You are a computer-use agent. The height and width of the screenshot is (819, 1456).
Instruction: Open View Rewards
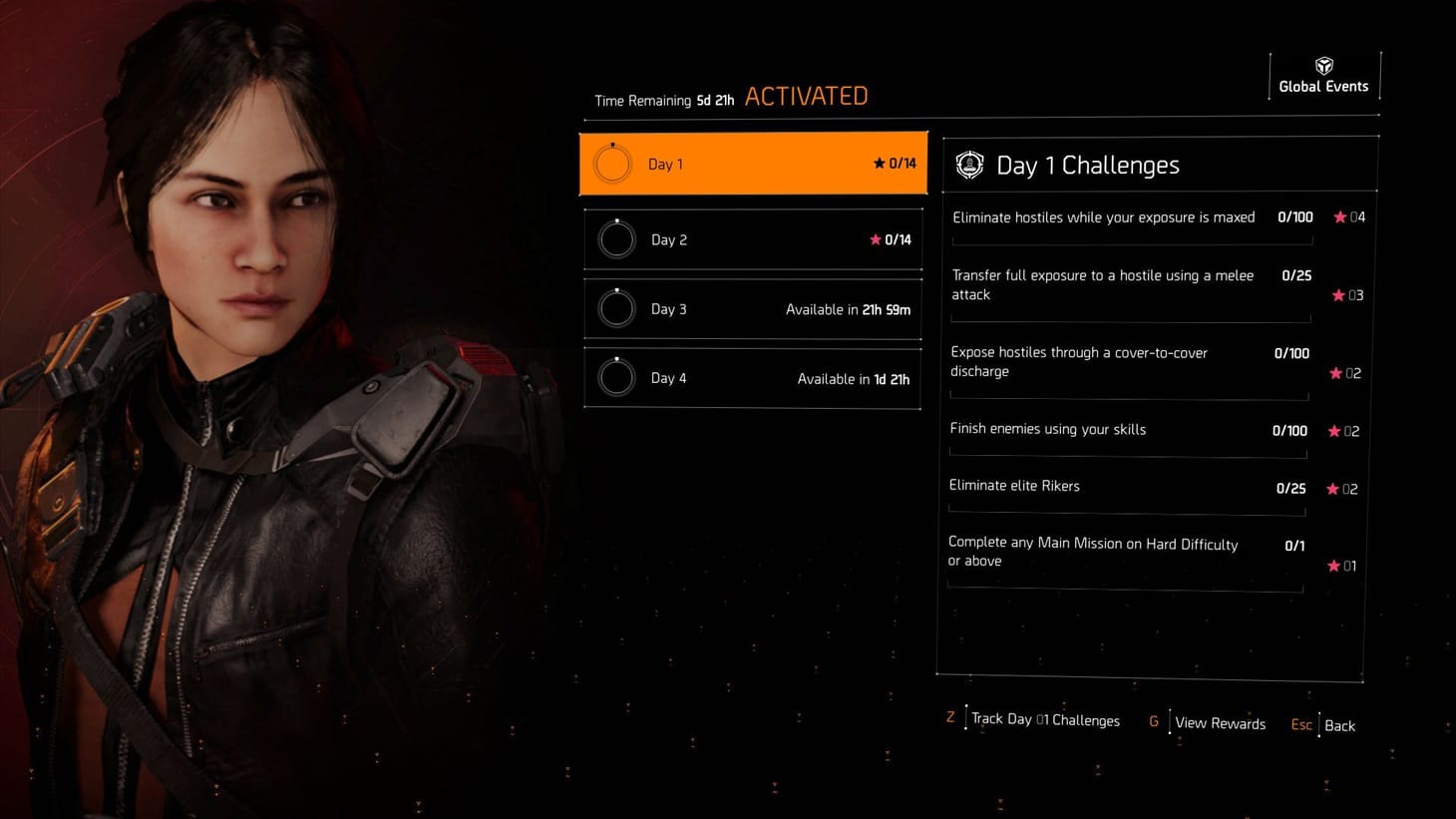tap(1220, 722)
